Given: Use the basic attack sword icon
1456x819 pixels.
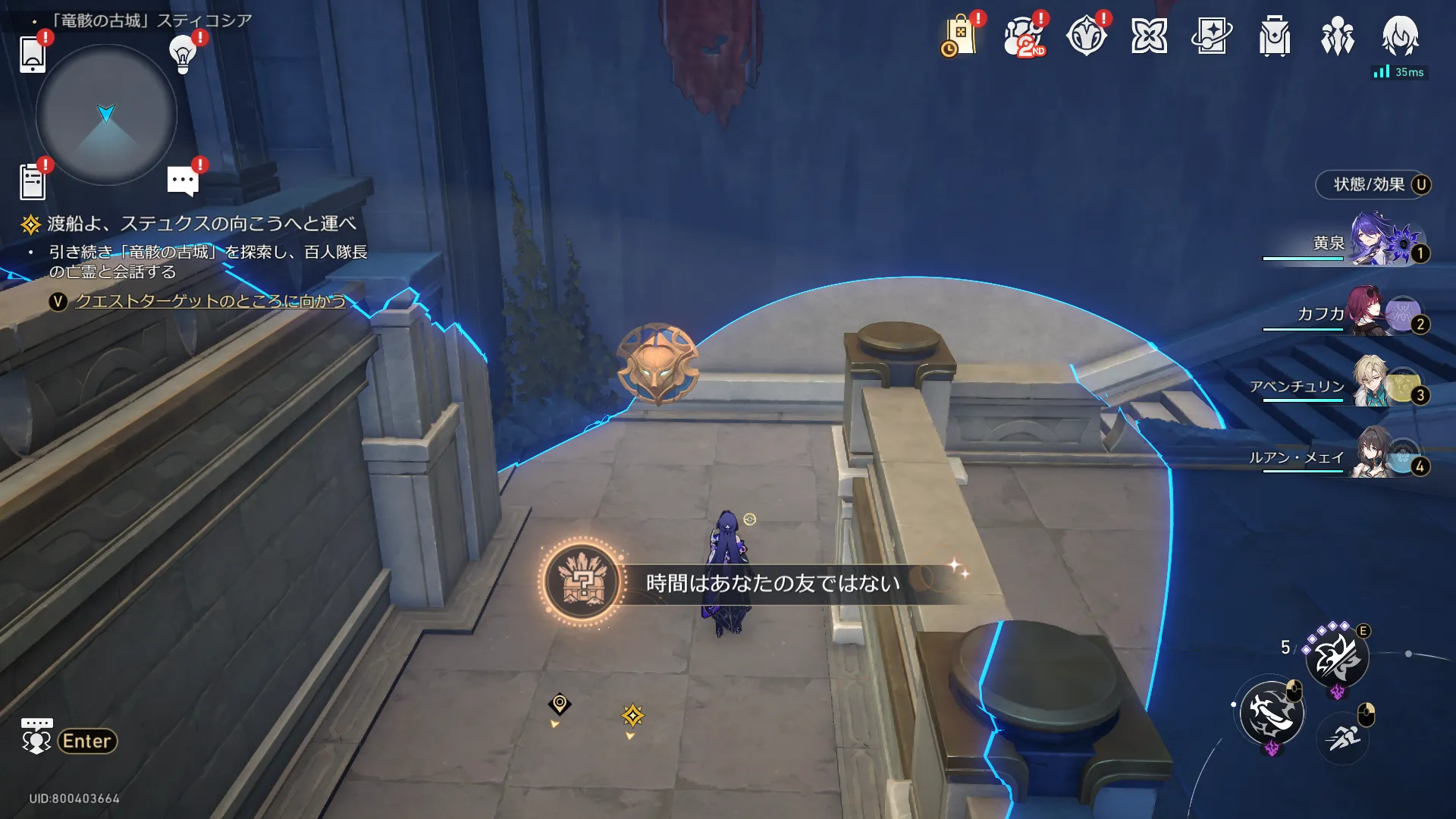Looking at the screenshot, I should coord(1272,713).
